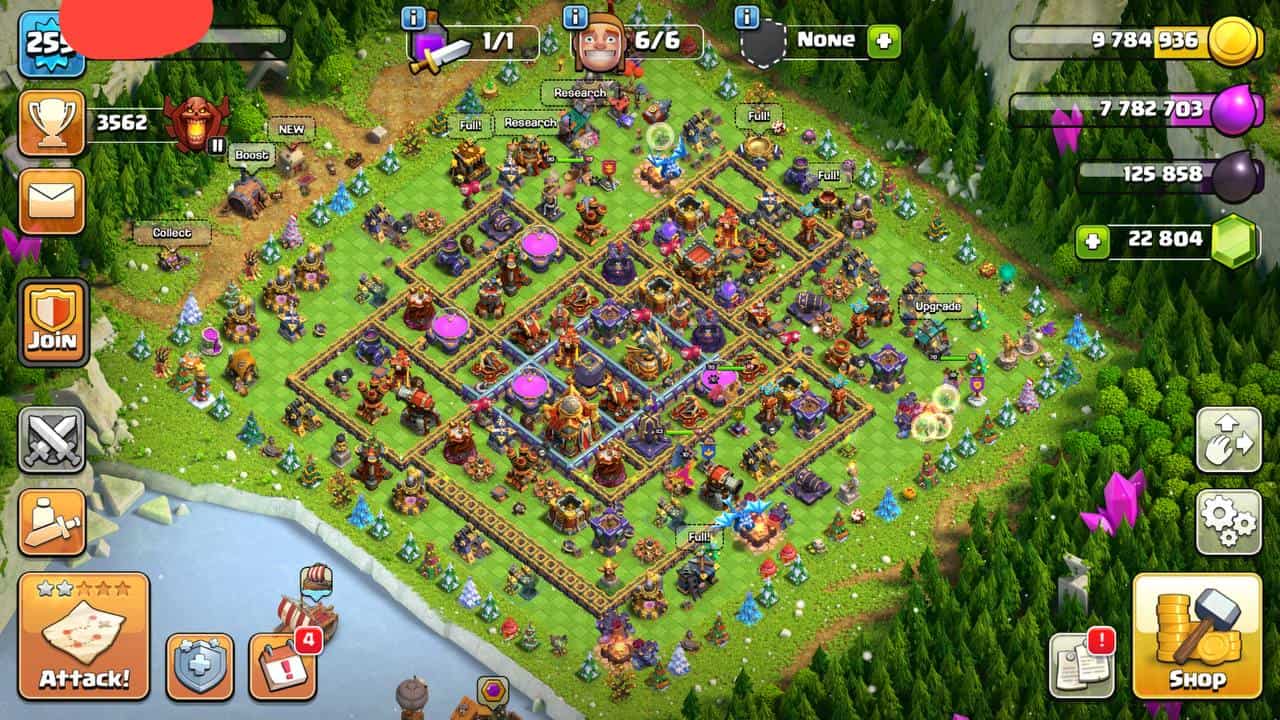Collect from the Collect bubble
This screenshot has height=720, width=1280.
tap(172, 233)
